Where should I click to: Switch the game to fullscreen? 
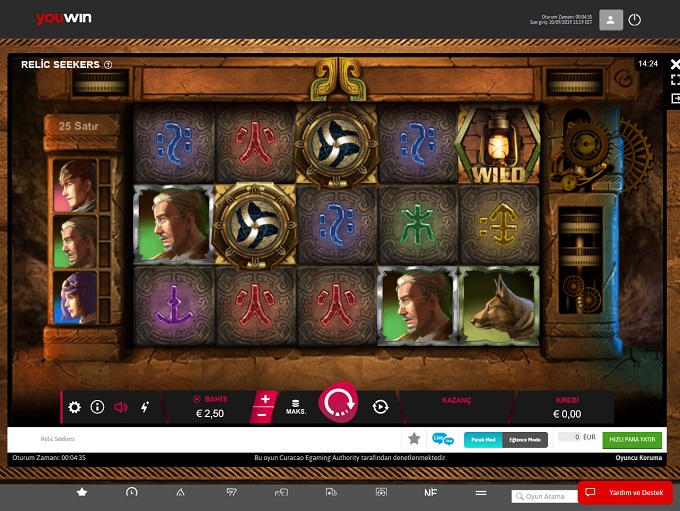pyautogui.click(x=676, y=81)
